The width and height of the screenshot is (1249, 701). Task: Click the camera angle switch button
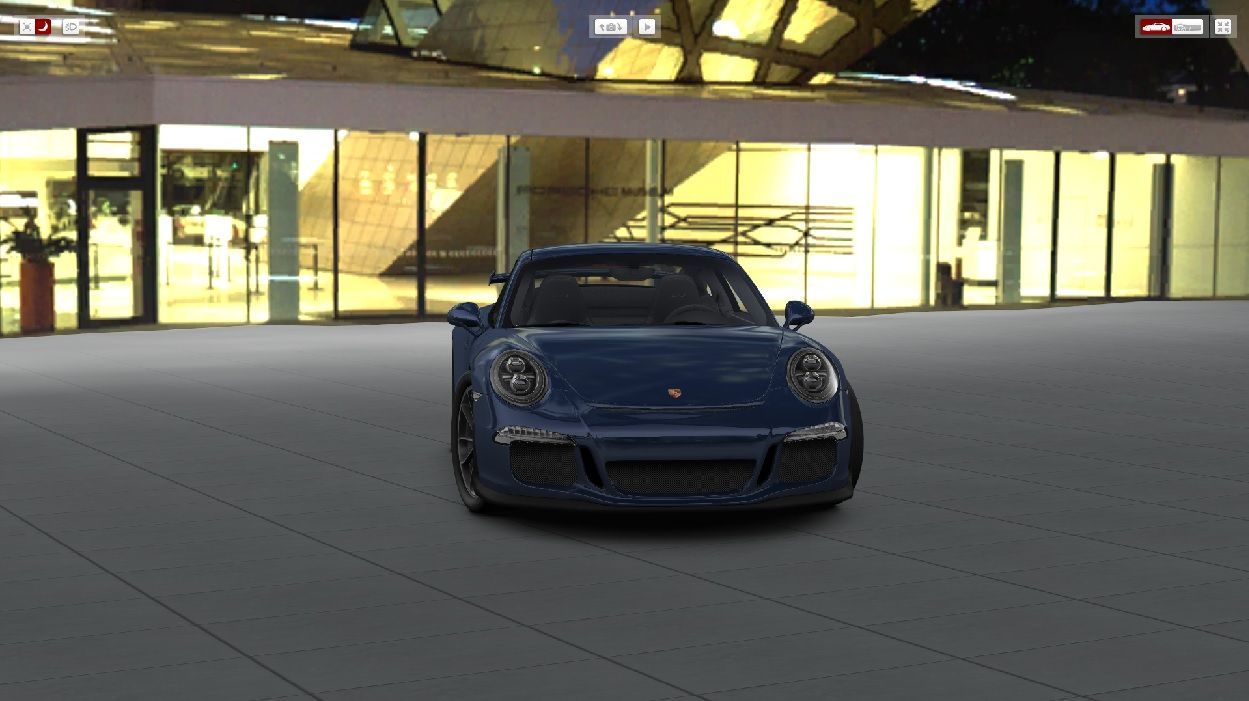coord(610,27)
